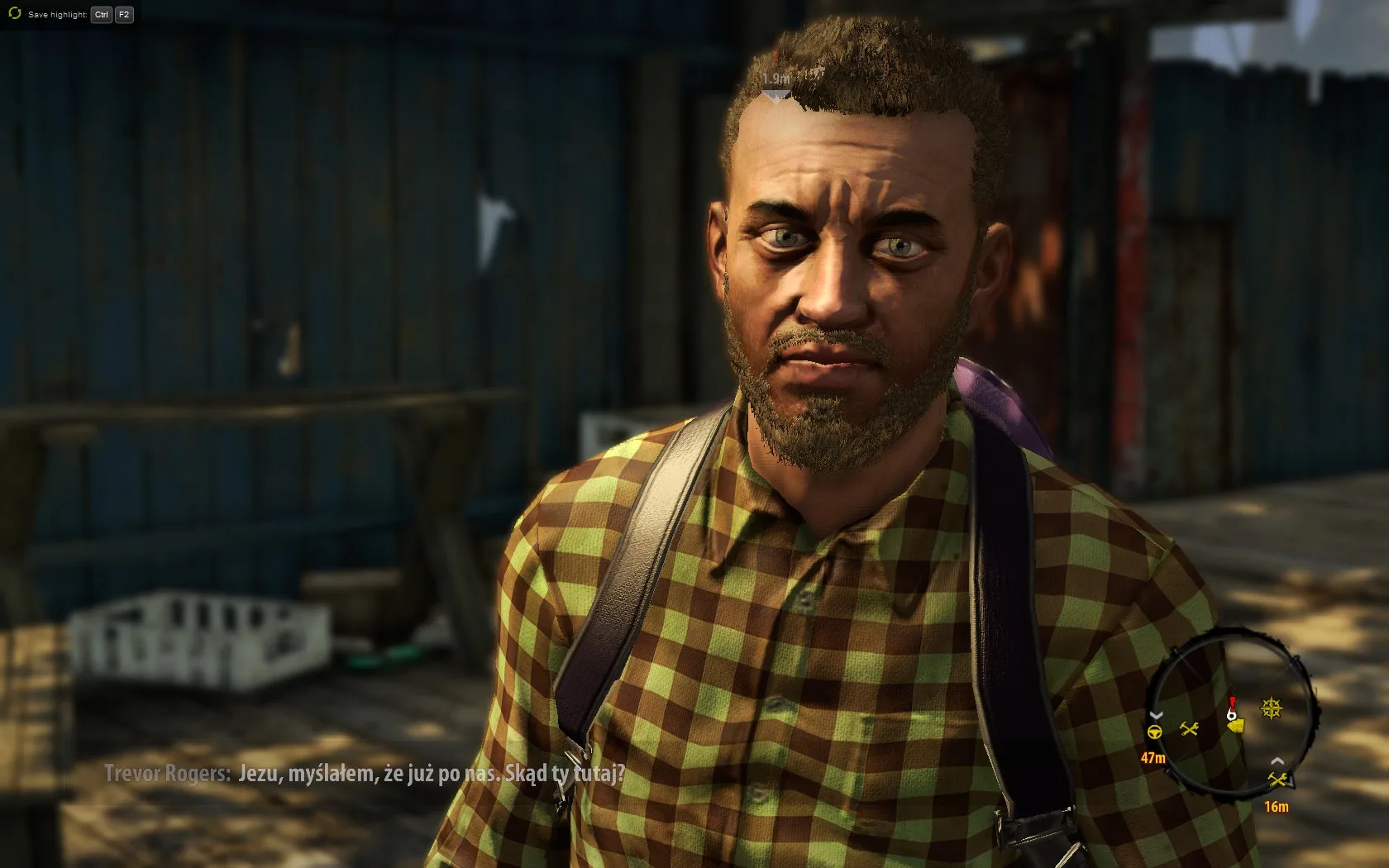Click the crossed wrenches crafting icon inside minimap
The image size is (1389, 868).
tap(1189, 728)
